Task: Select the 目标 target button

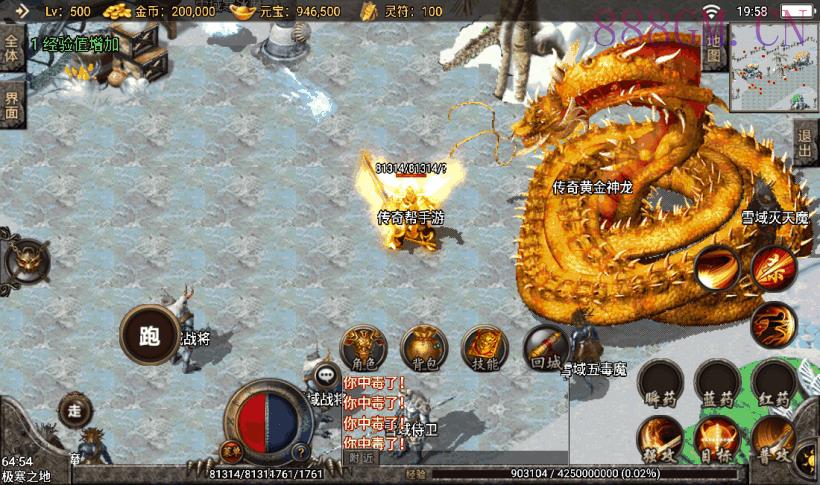Action: (717, 438)
